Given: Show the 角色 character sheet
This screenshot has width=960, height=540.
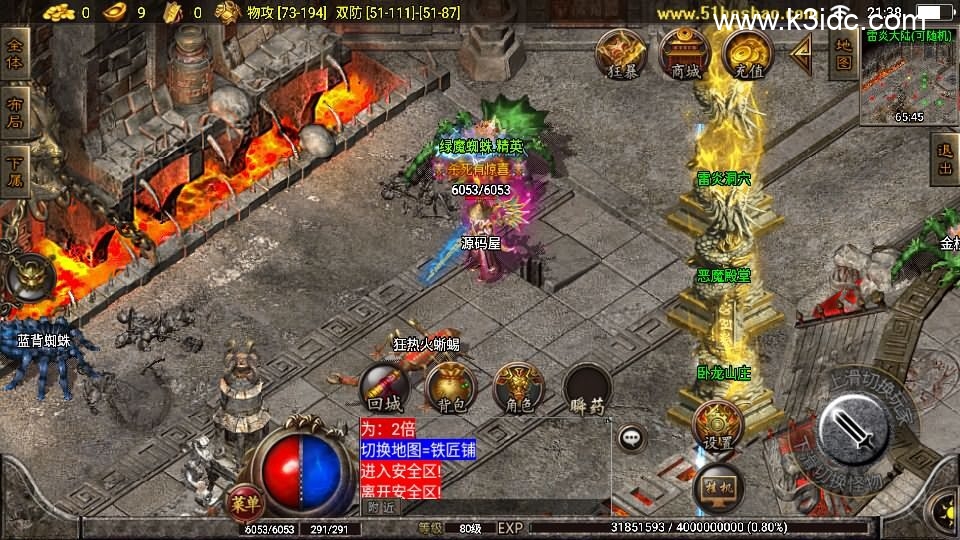Looking at the screenshot, I should pos(519,388).
